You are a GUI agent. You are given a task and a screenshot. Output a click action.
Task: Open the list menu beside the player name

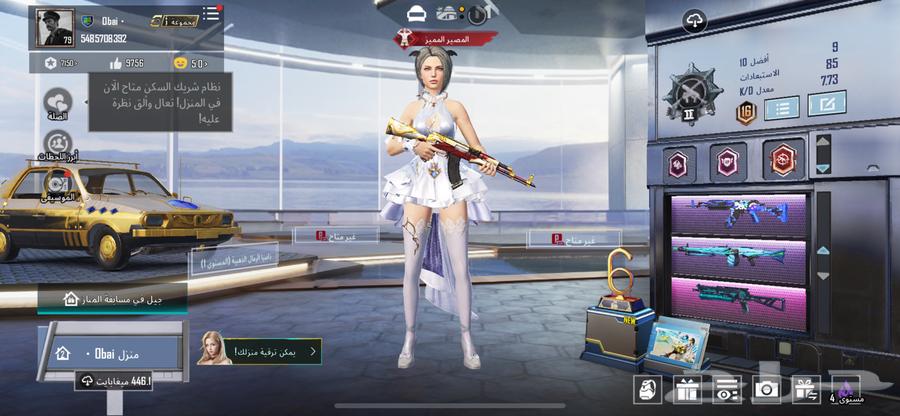pyautogui.click(x=211, y=14)
